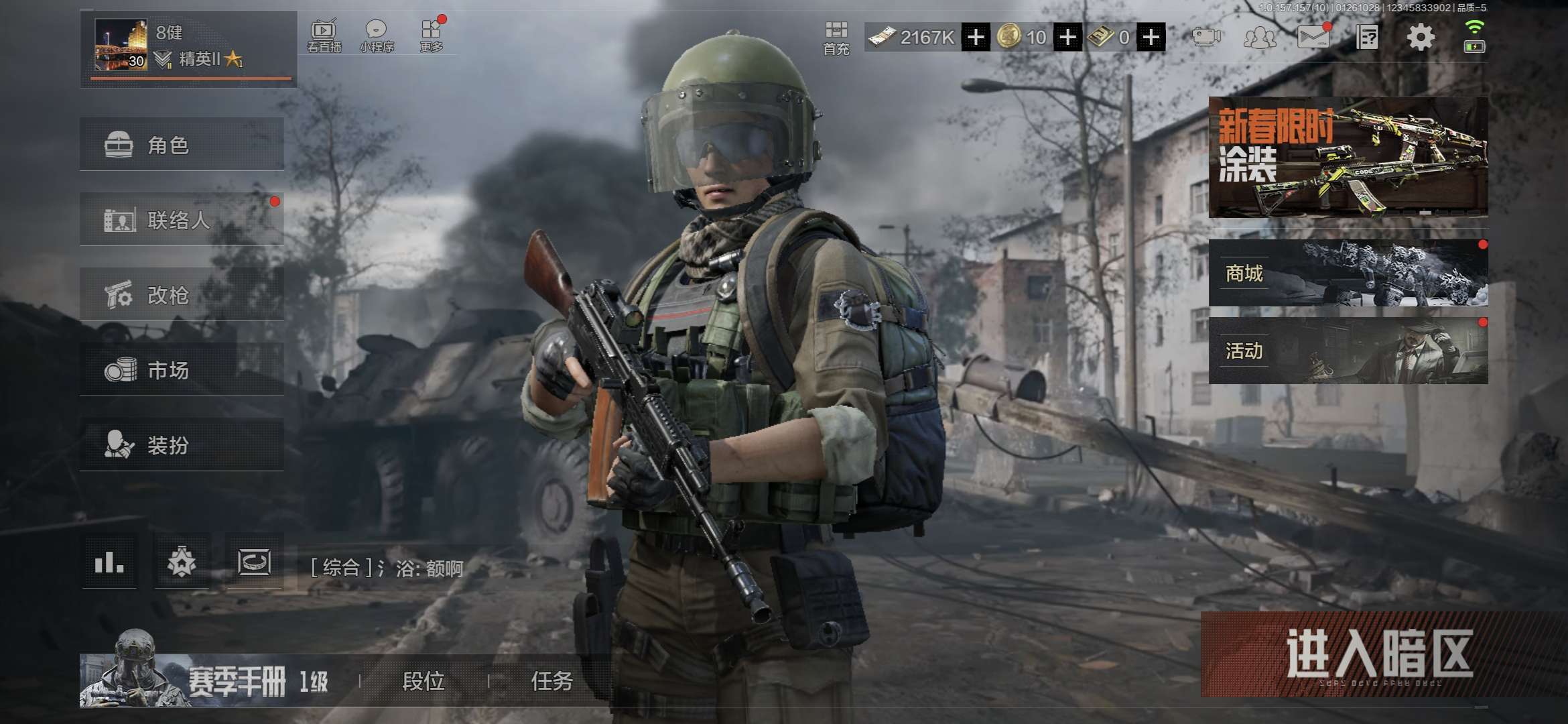1568x724 pixels.
Task: Open the 首充 first recharge offer
Action: (x=836, y=38)
